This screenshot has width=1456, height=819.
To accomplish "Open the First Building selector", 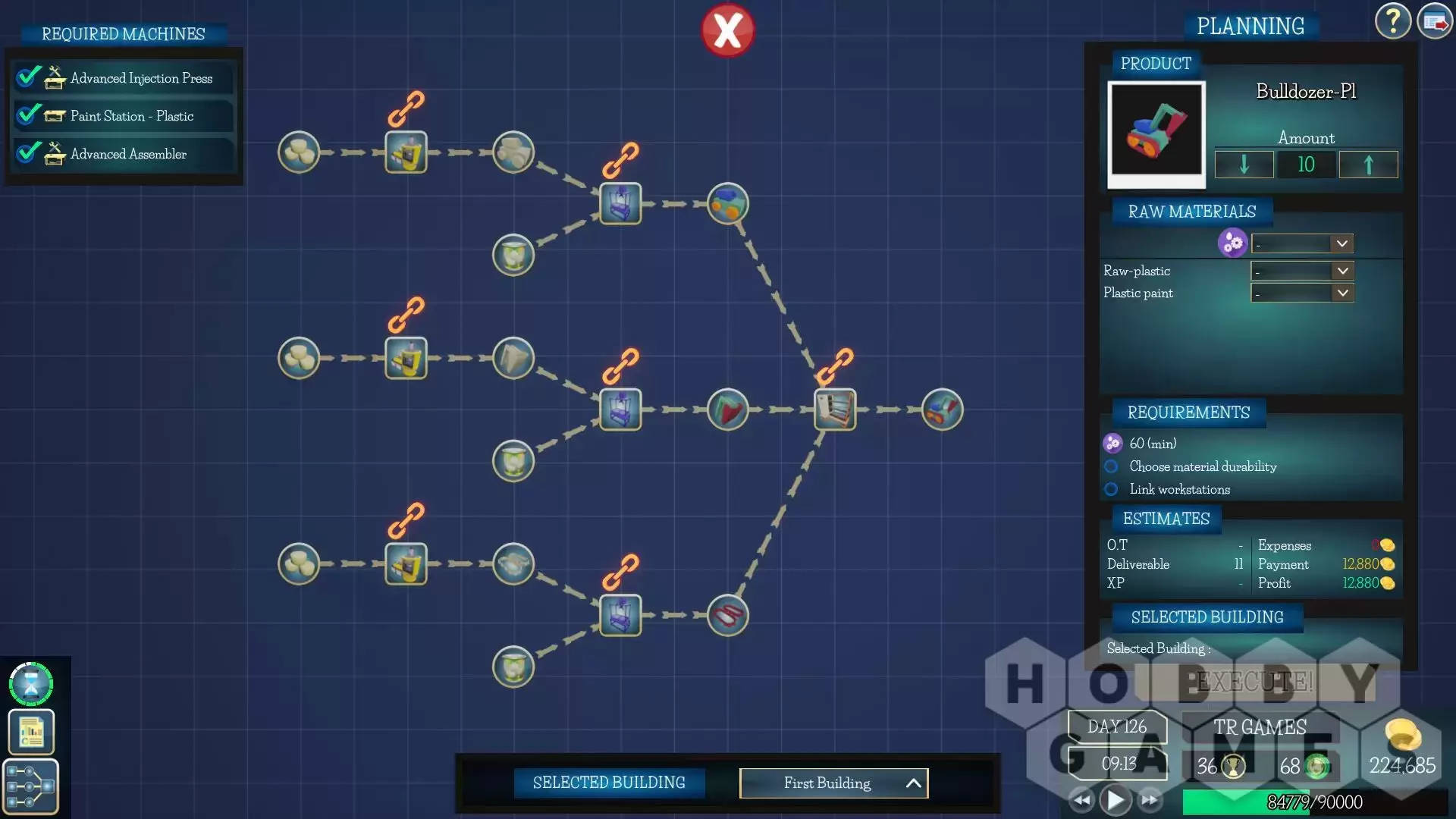I will (833, 783).
